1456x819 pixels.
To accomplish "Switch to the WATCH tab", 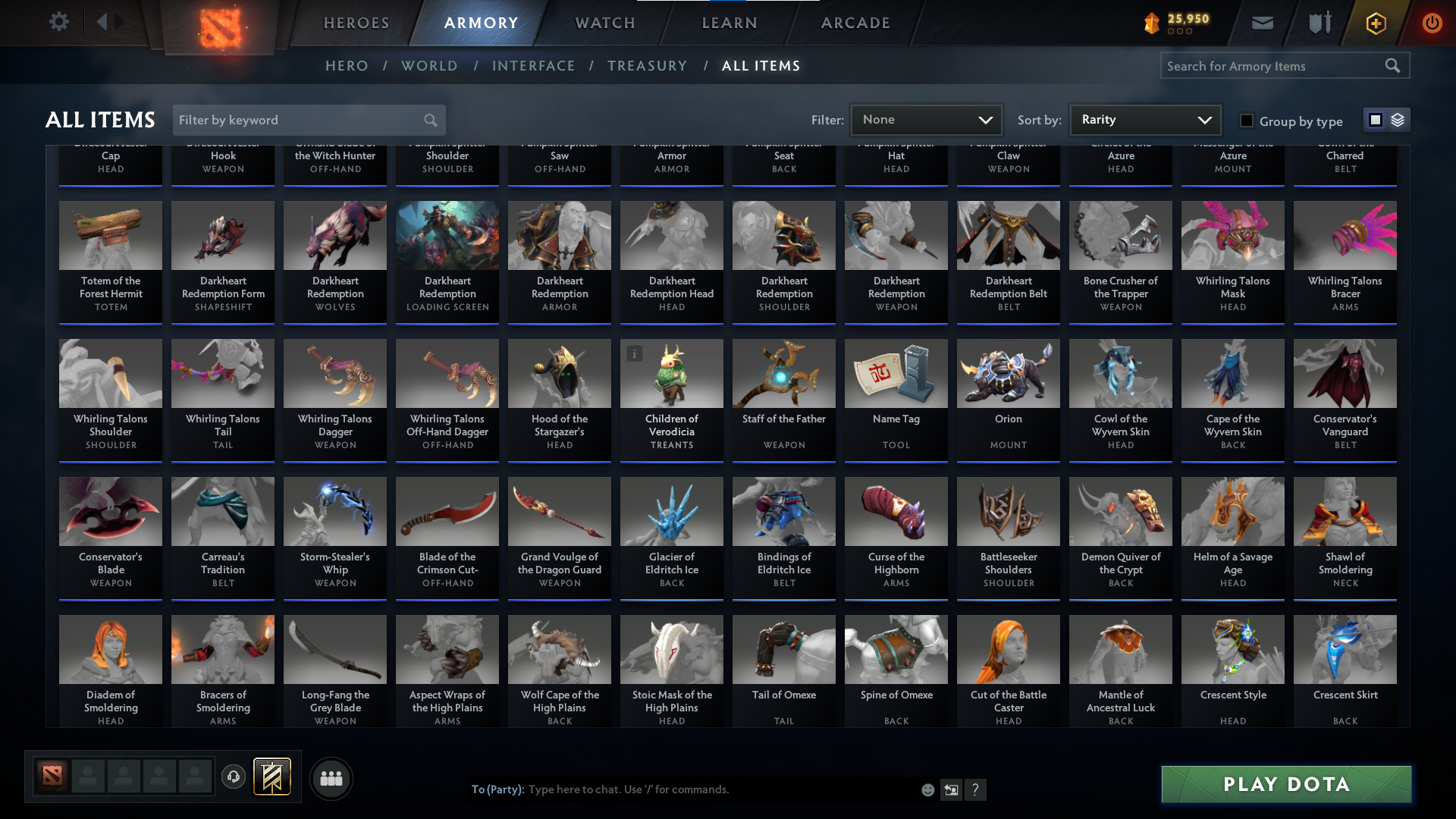I will coord(604,23).
